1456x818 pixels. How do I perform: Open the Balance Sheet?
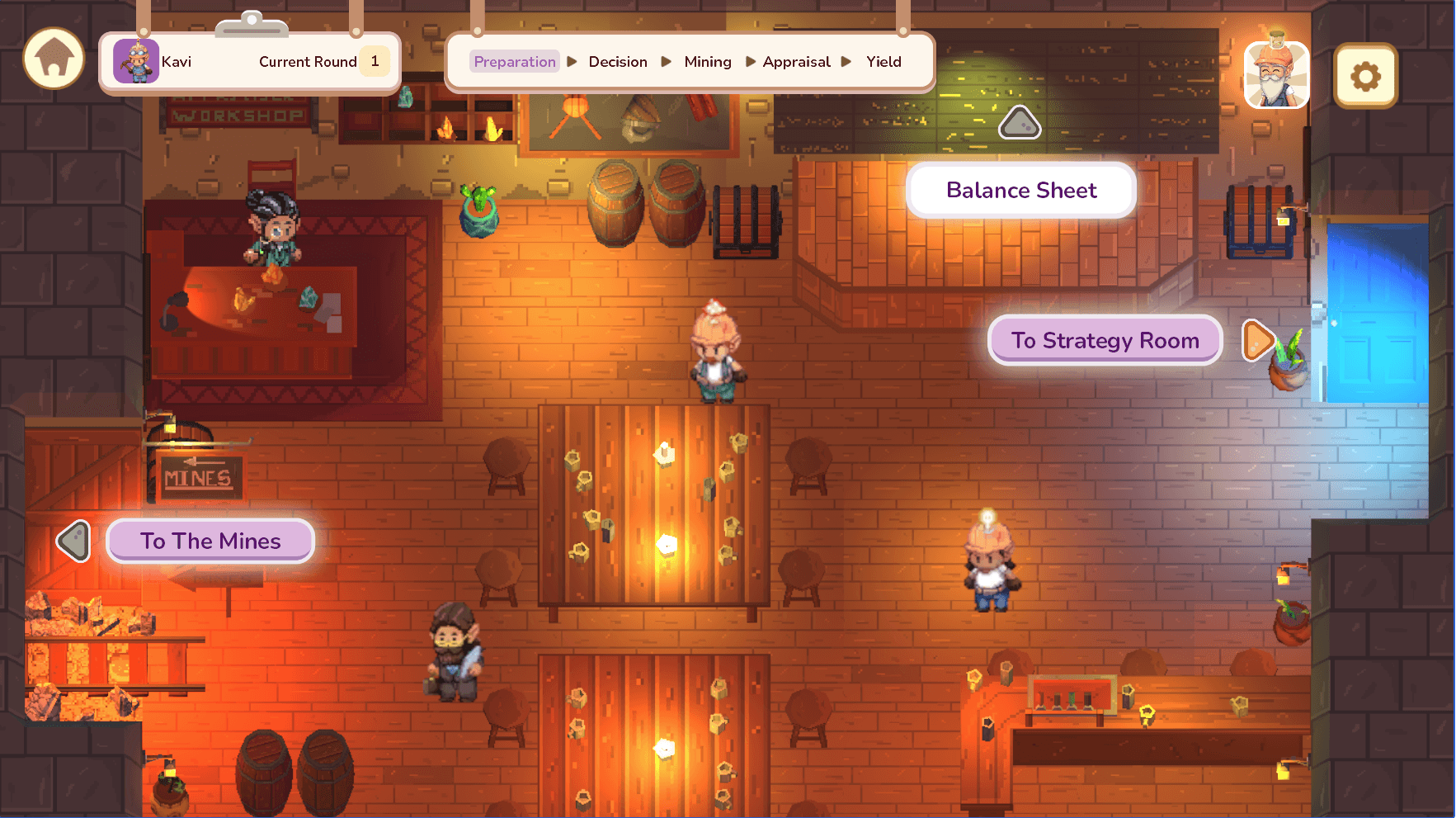tap(1020, 191)
